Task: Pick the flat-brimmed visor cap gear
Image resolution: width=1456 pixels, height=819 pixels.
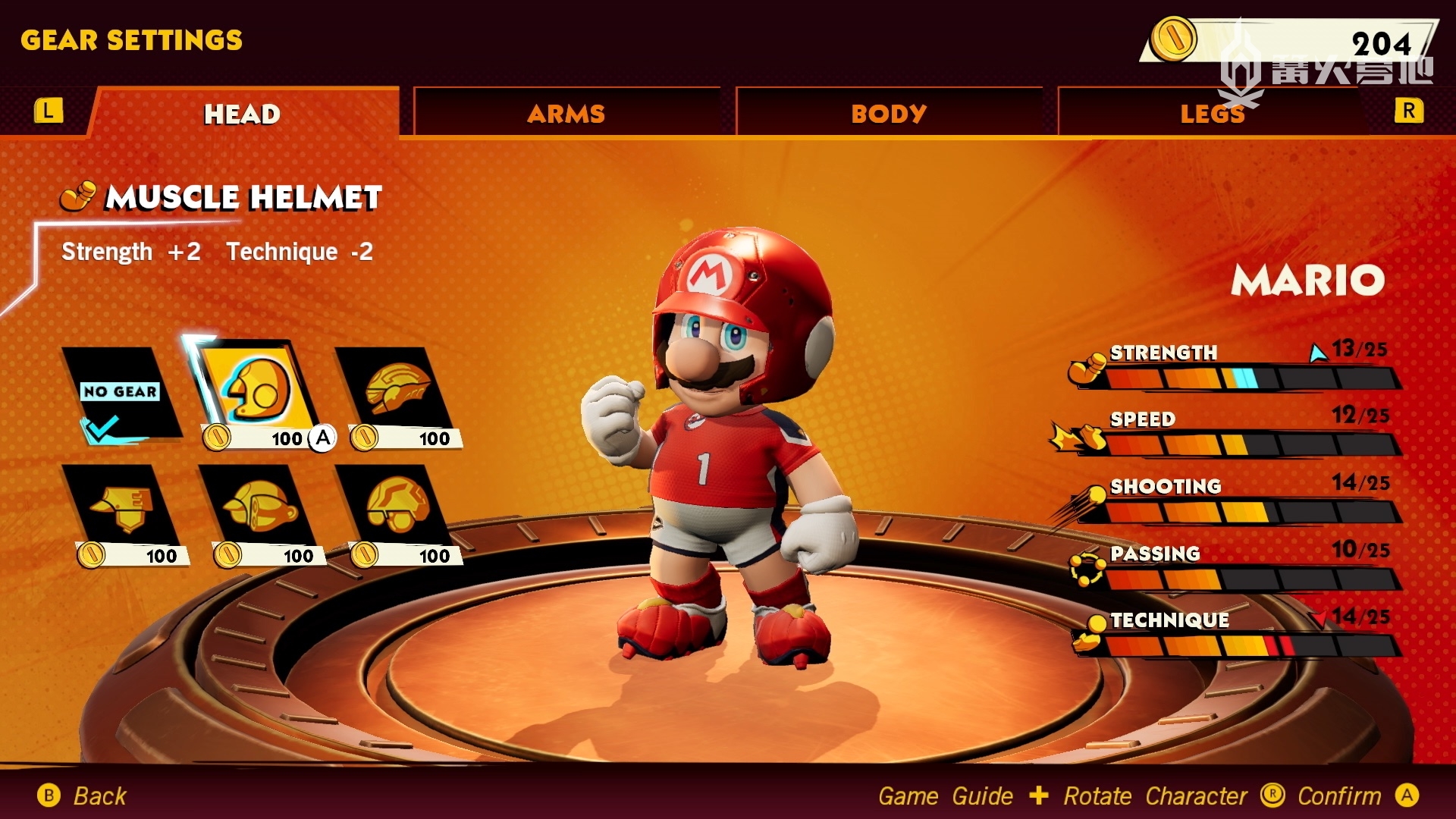Action: point(121,508)
